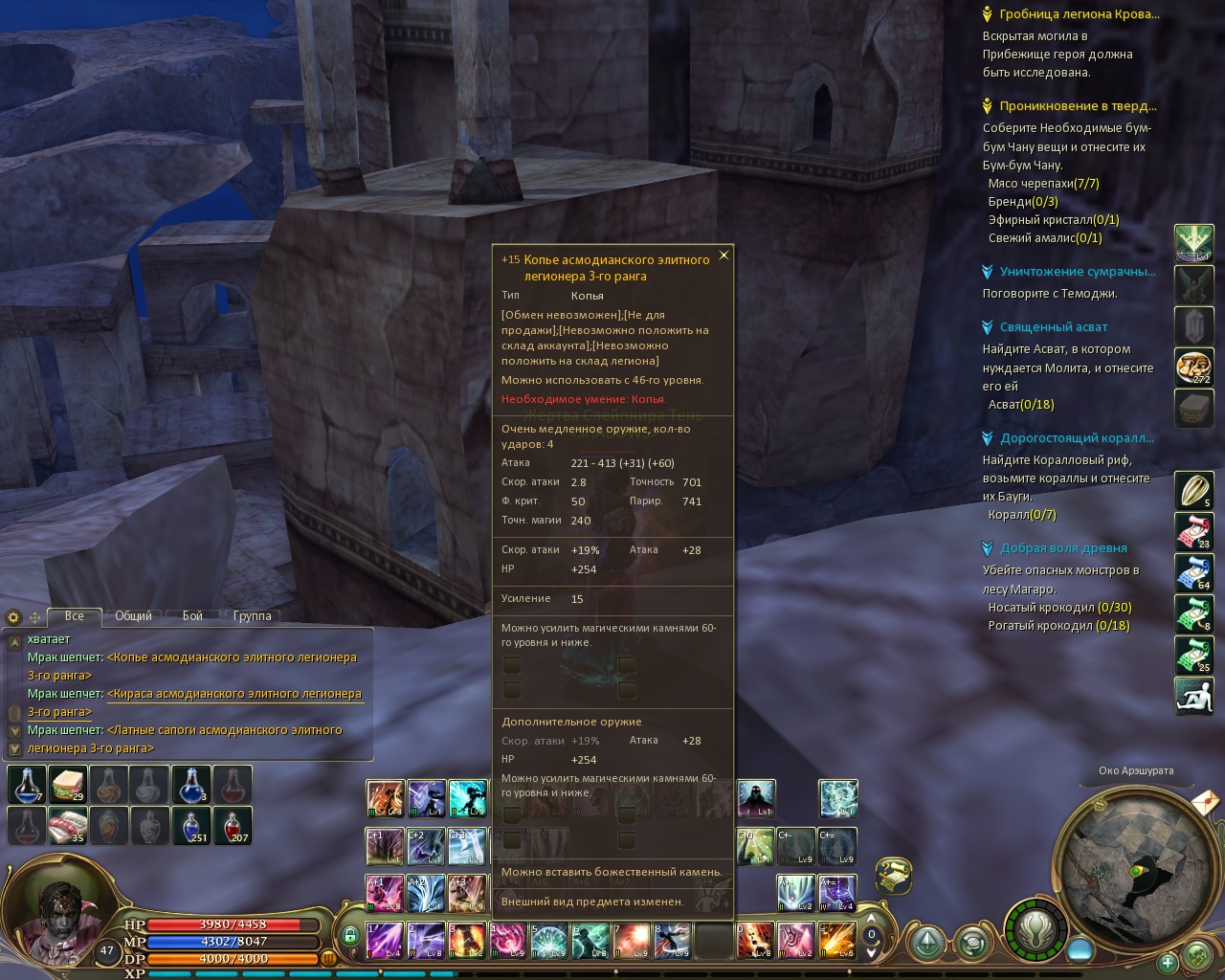Open chat settings gear icon
Image resolution: width=1225 pixels, height=980 pixels.
pos(13,617)
